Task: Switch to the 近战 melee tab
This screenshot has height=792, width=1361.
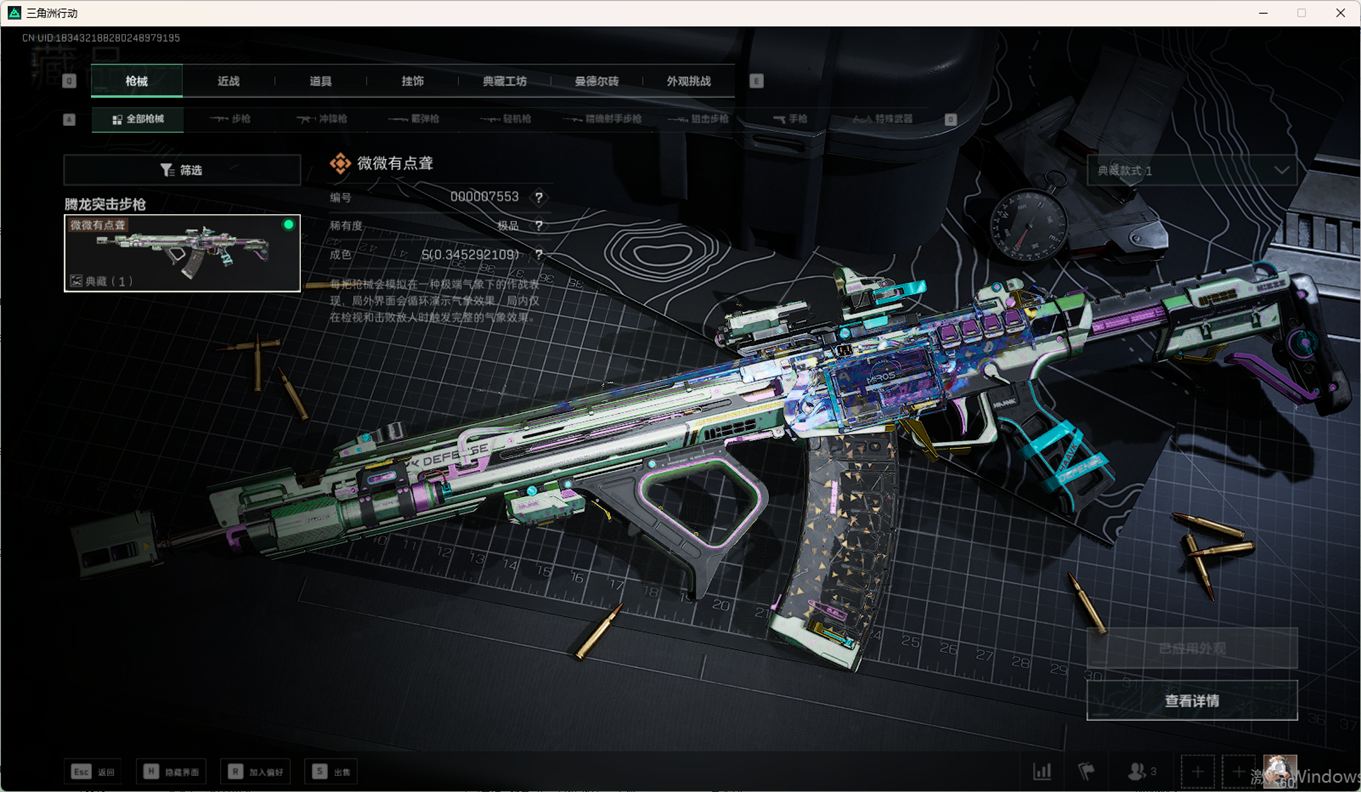Action: [x=228, y=81]
